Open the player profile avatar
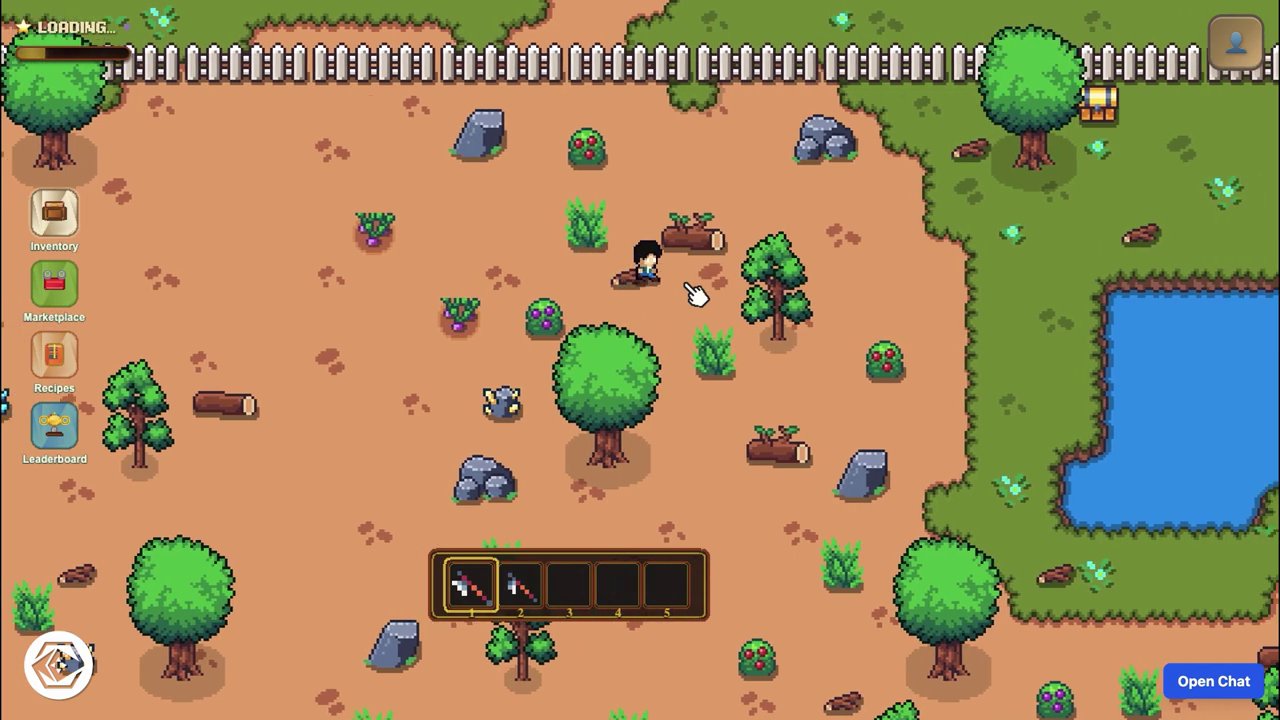This screenshot has height=720, width=1280. click(1236, 42)
